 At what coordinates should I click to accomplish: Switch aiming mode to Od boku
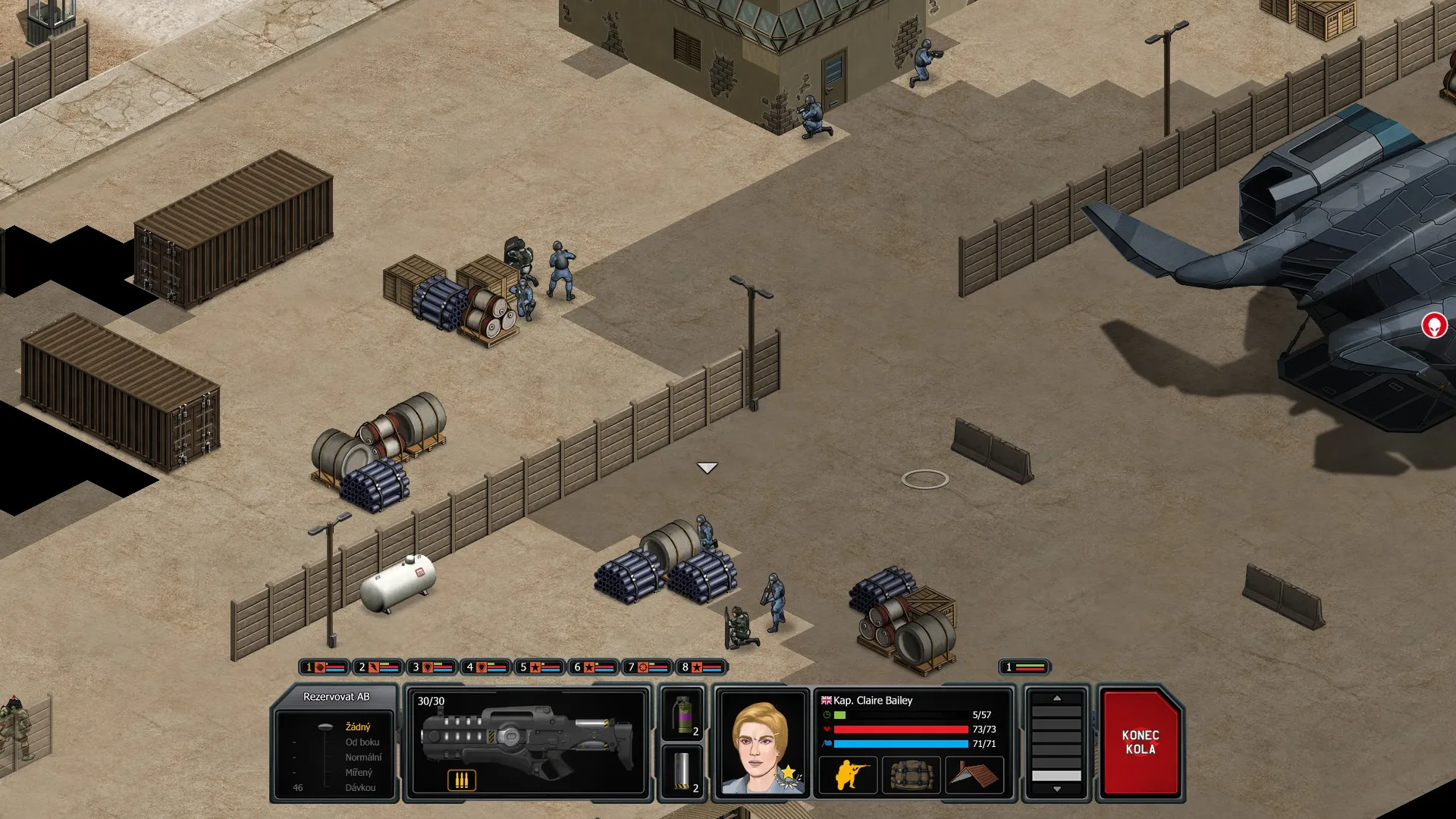tap(362, 742)
